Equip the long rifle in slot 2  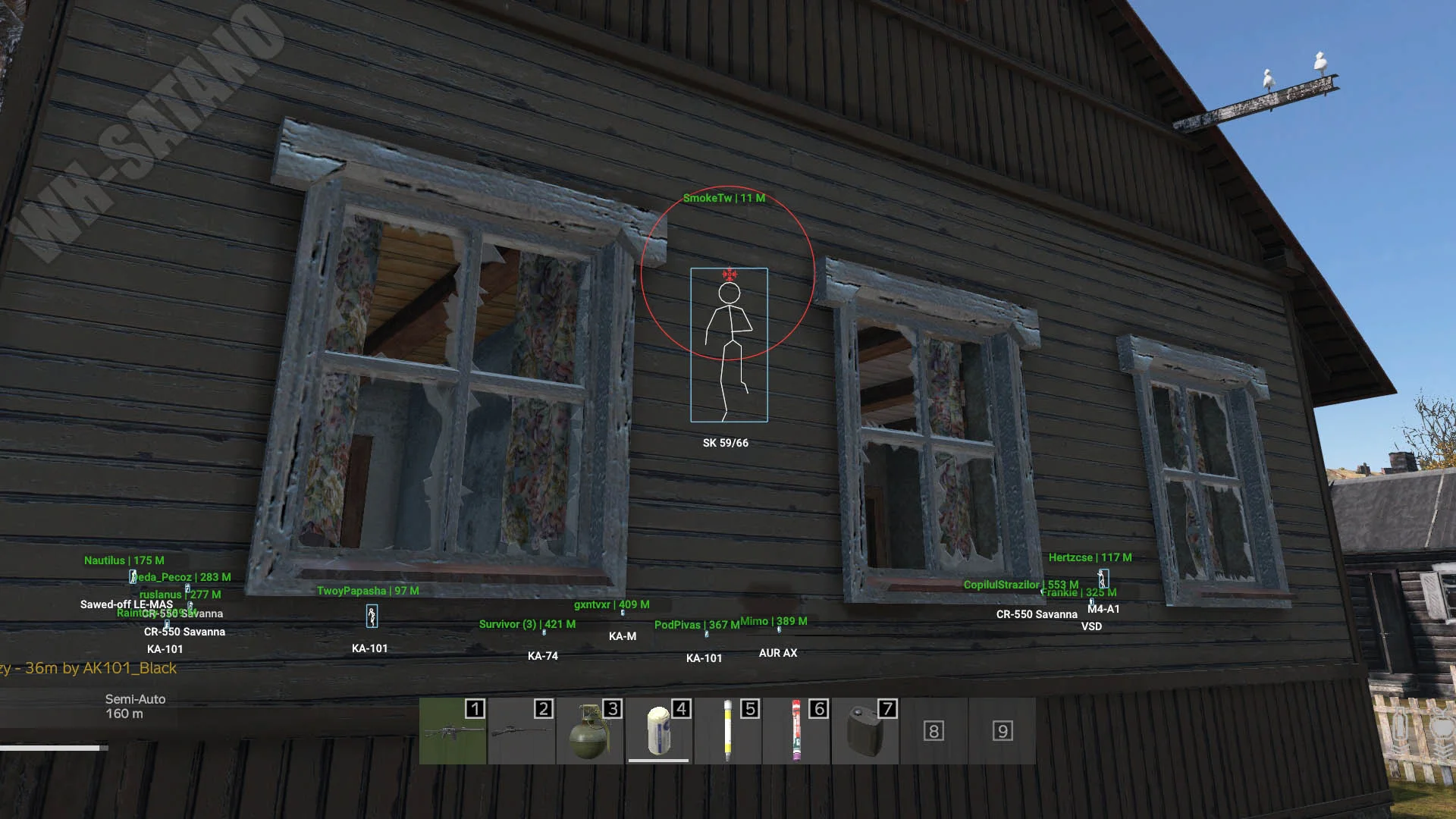pos(522,731)
